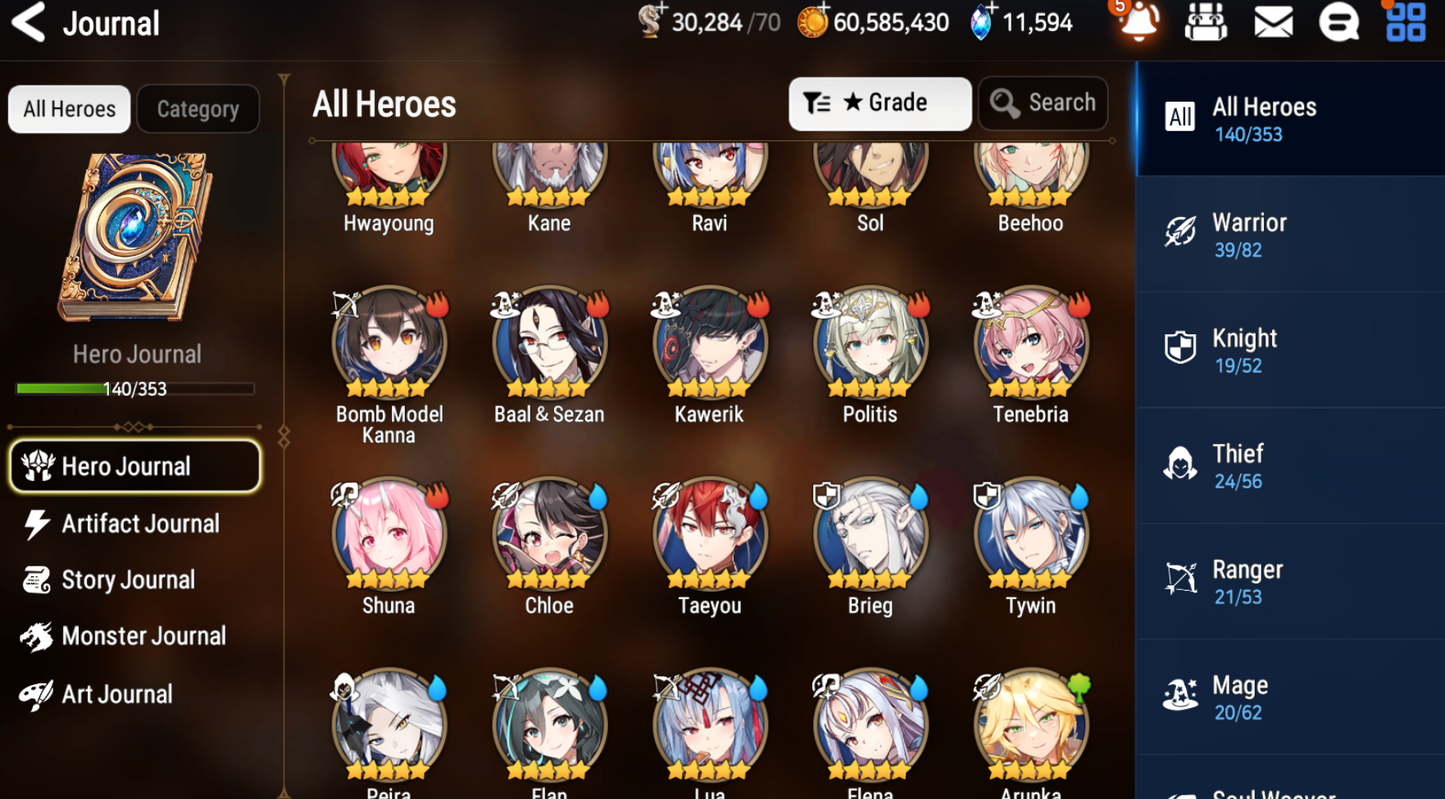Select the Tenebria hero portrait

(1030, 345)
